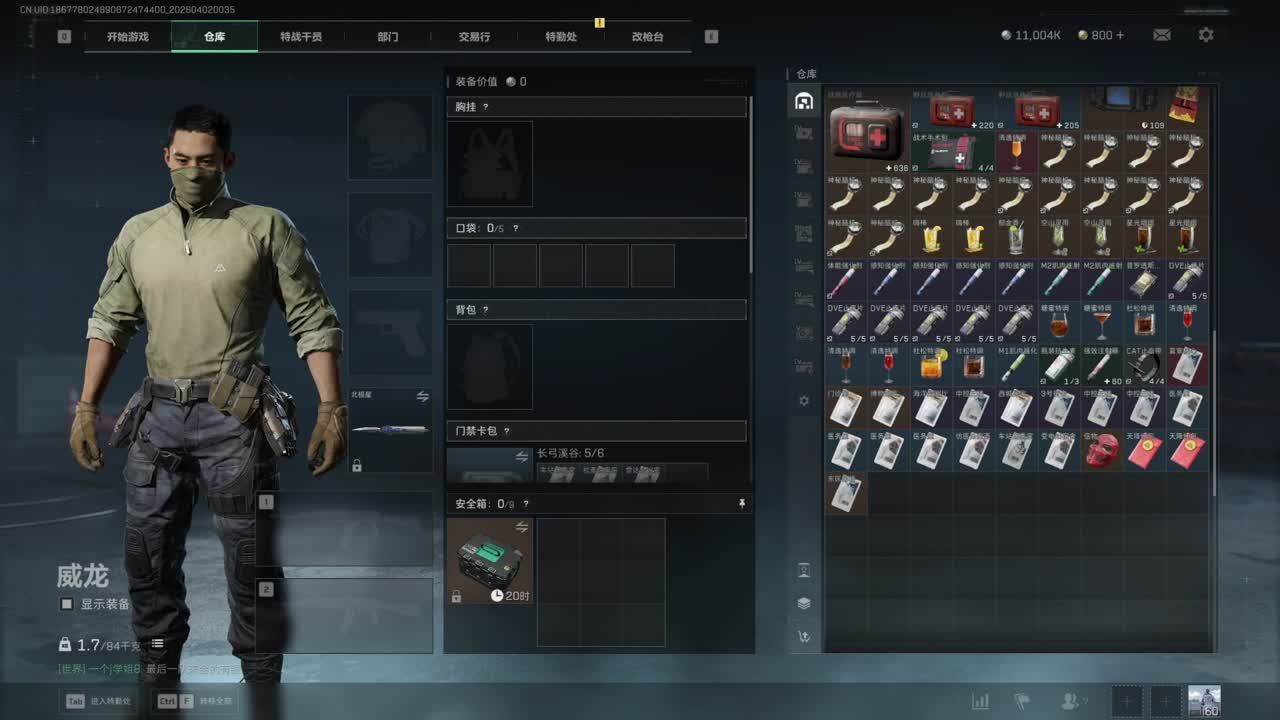This screenshot has height=720, width=1280.
Task: Open the mail envelope icon
Action: (1162, 35)
